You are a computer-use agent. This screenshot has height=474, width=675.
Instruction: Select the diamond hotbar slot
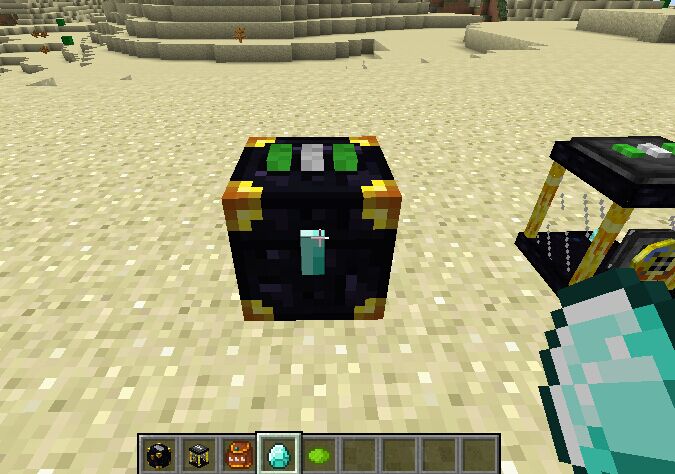277,453
